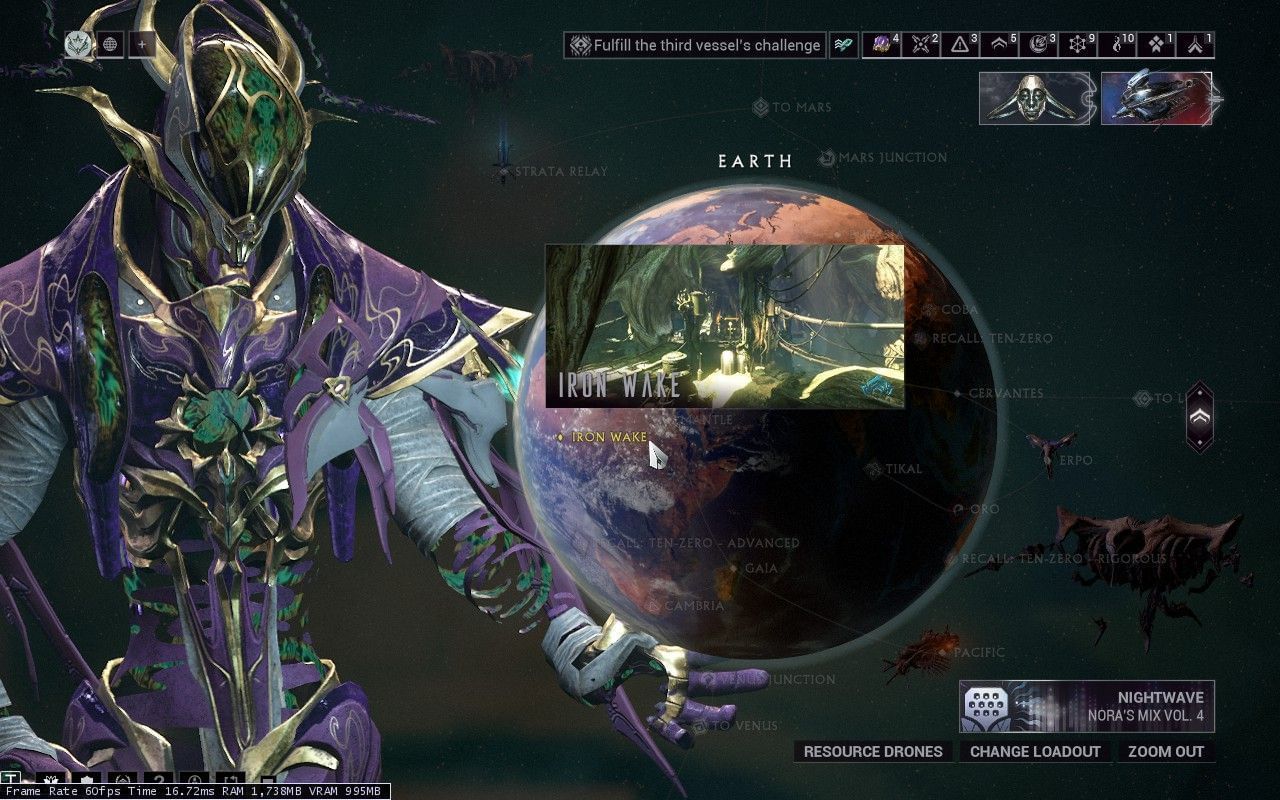The width and height of the screenshot is (1280, 800).
Task: Click the plus tab next to the globe
Action: (143, 44)
